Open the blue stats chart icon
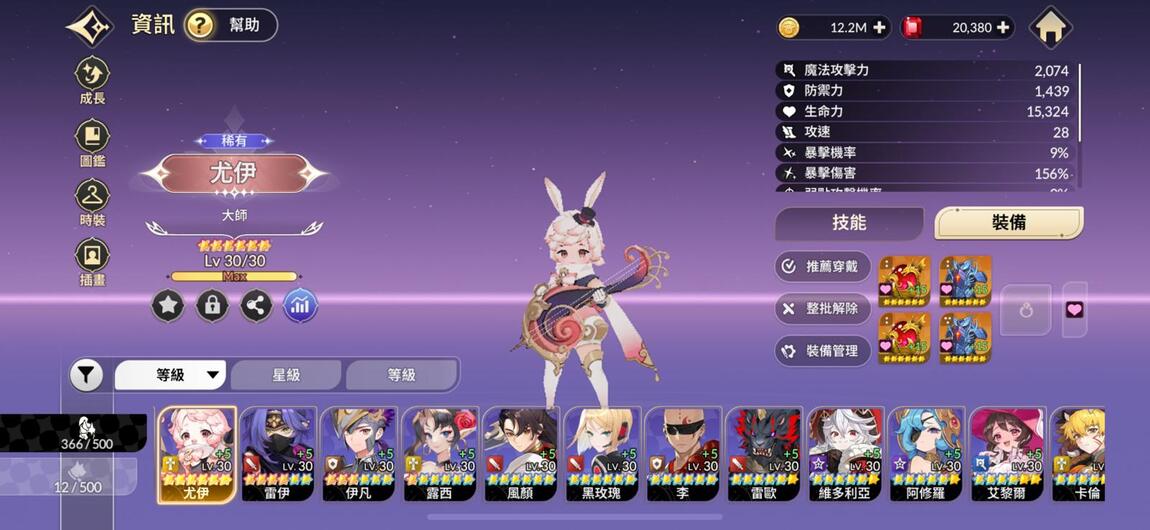 pyautogui.click(x=300, y=306)
